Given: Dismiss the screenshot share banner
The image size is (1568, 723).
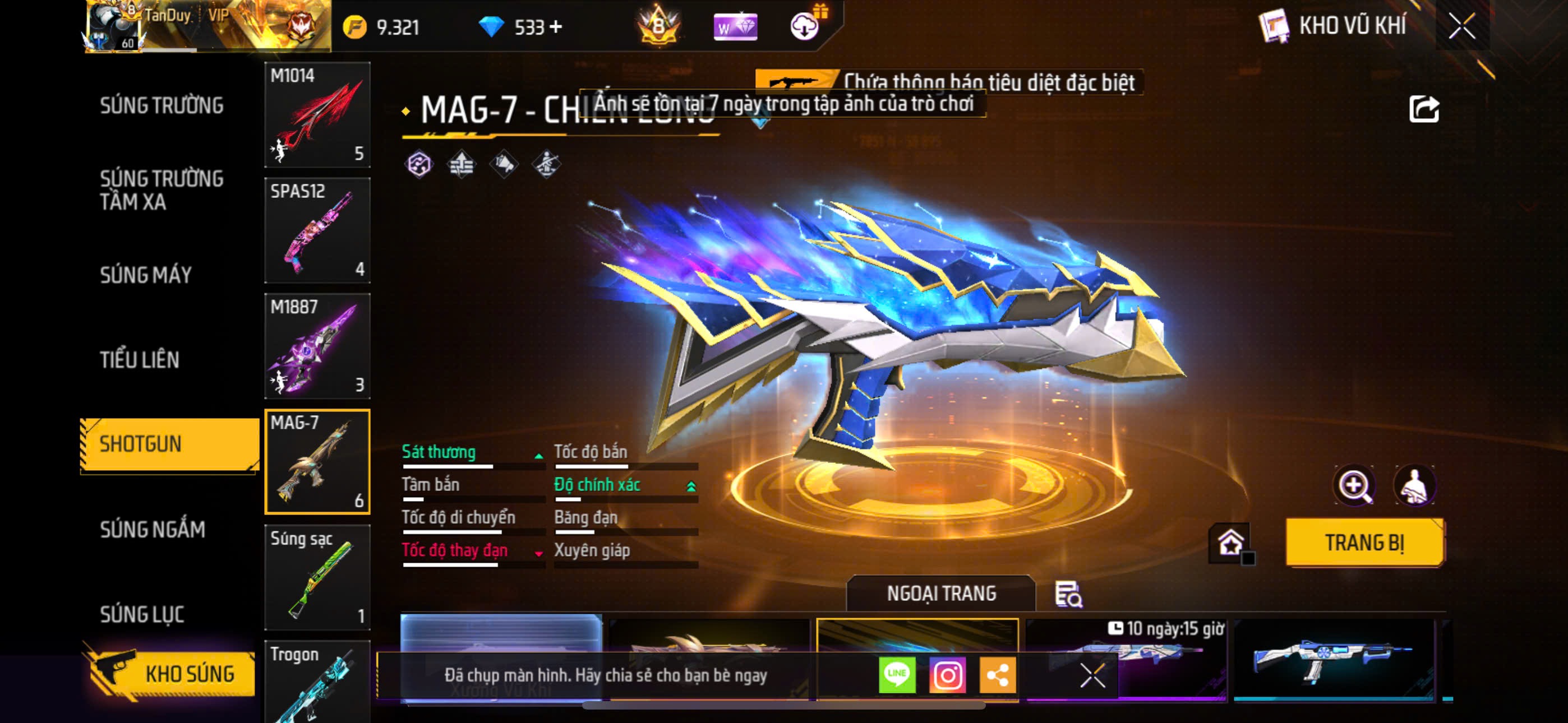Looking at the screenshot, I should (x=1092, y=675).
